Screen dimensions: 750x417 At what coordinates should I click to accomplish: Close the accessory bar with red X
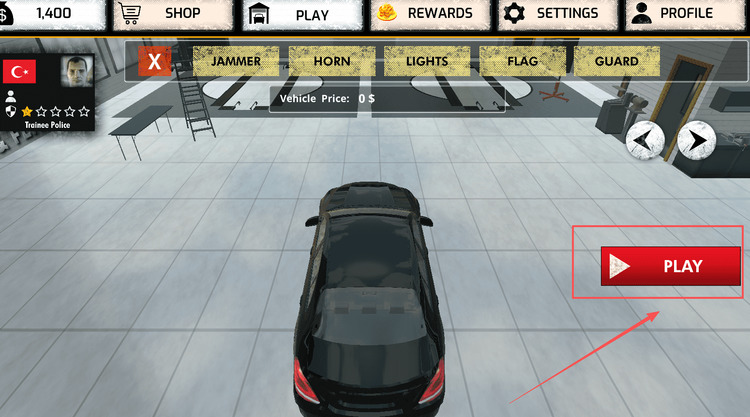tap(154, 61)
